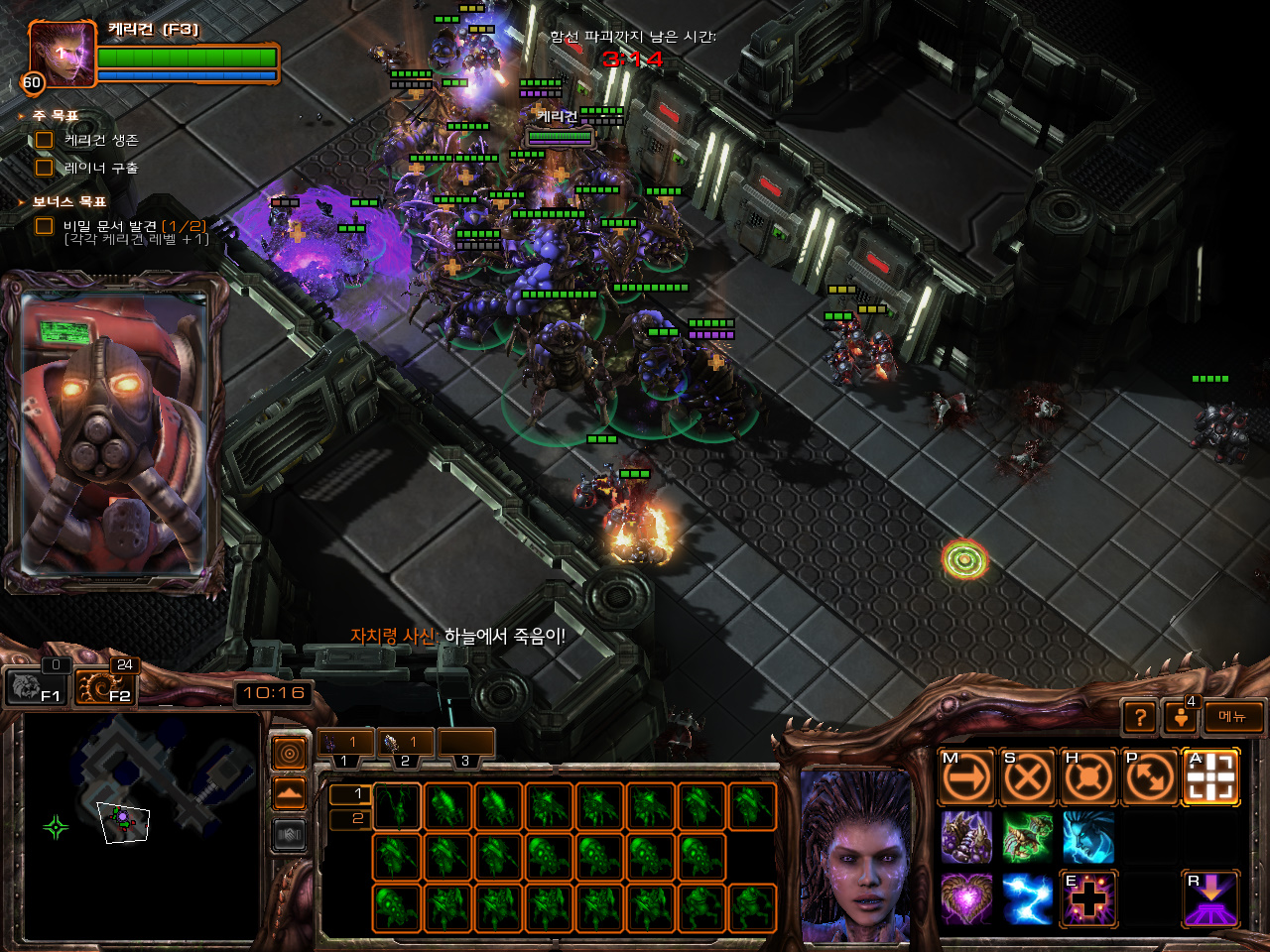The height and width of the screenshot is (952, 1270).
Task: Open the 메뉴 game menu
Action: coord(1233,717)
